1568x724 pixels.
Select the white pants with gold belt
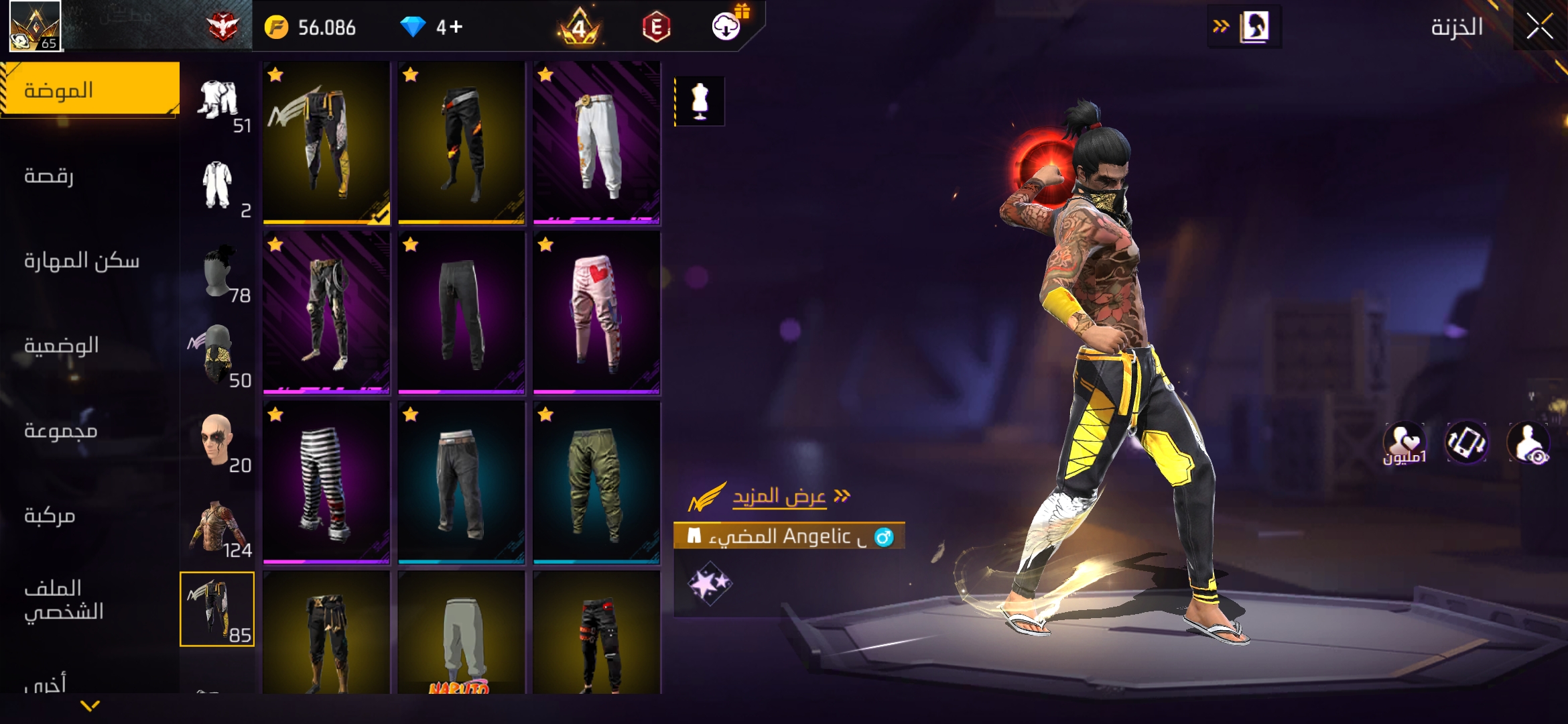tap(596, 143)
